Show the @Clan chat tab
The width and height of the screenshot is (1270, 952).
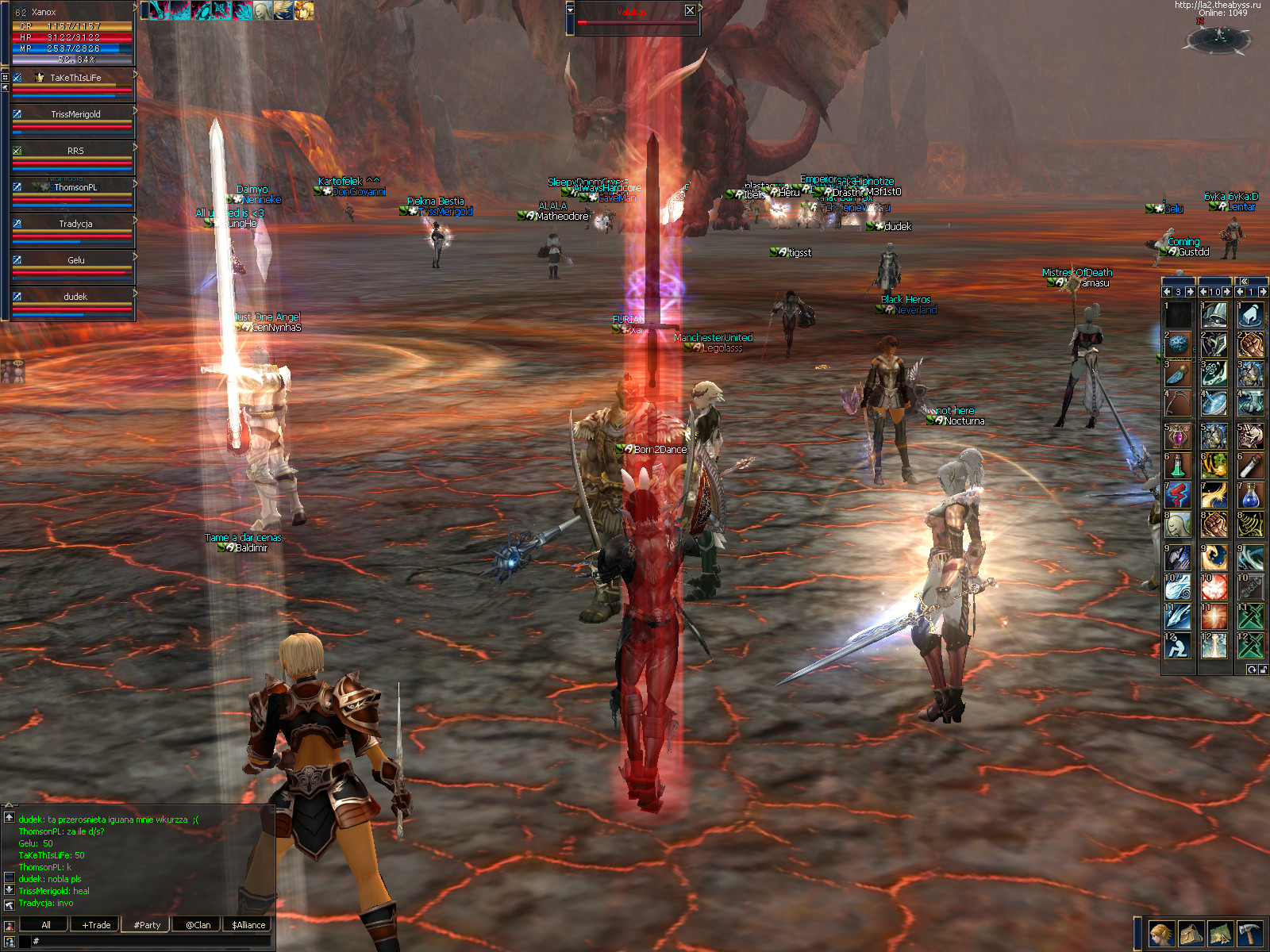[198, 925]
